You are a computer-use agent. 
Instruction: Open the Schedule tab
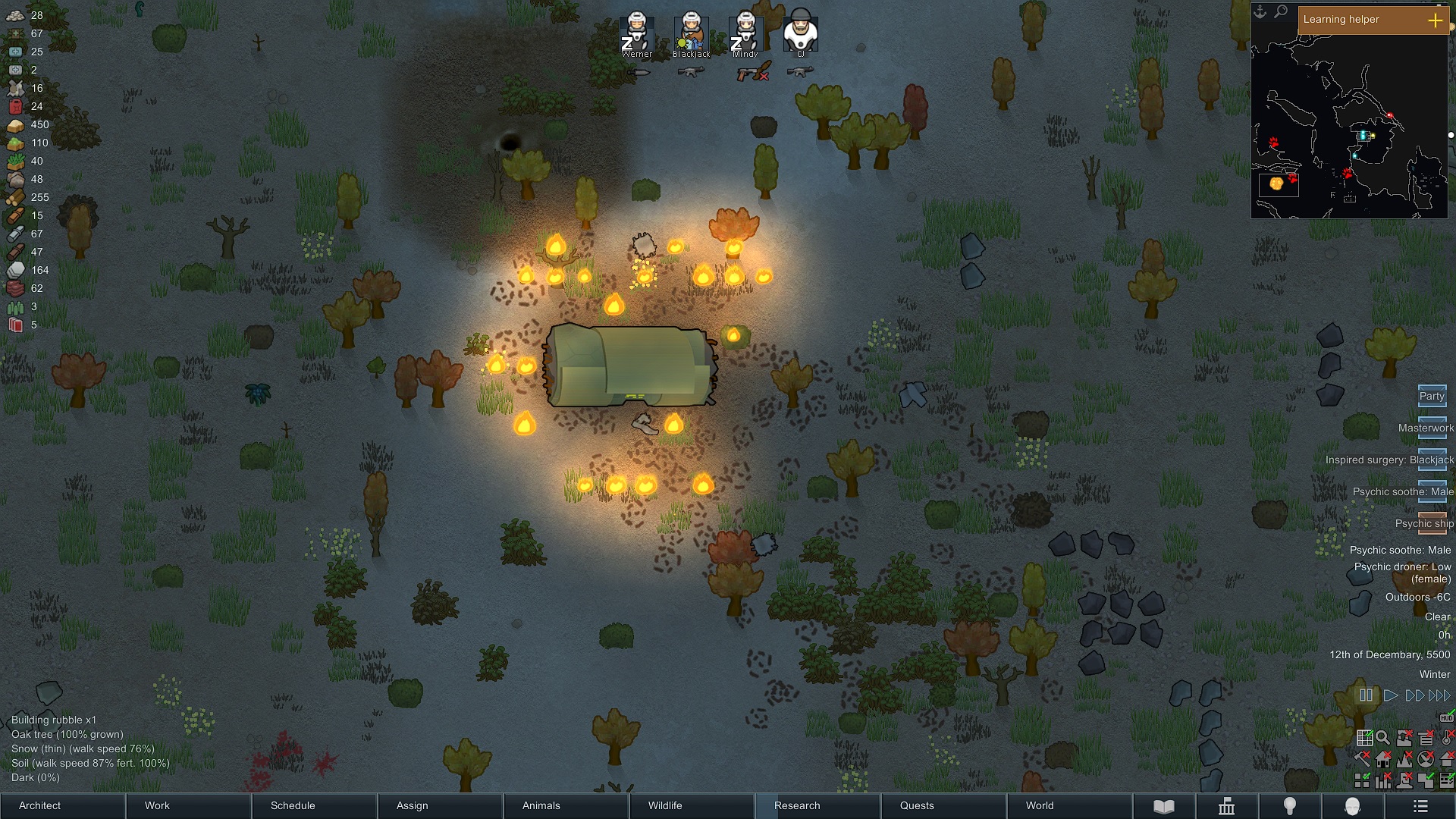[x=313, y=805]
